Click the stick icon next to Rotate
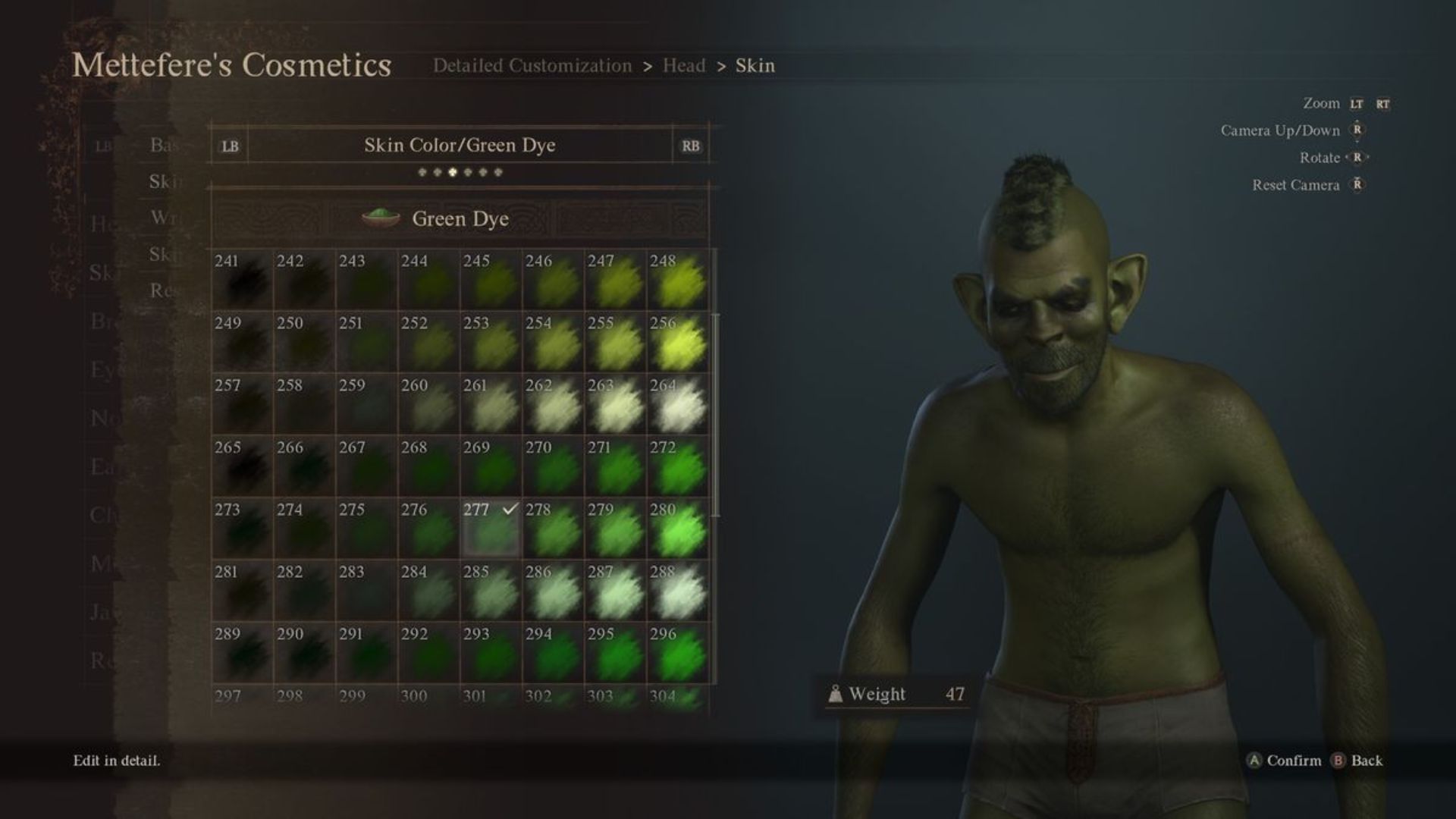Viewport: 1456px width, 819px height. coord(1357,158)
